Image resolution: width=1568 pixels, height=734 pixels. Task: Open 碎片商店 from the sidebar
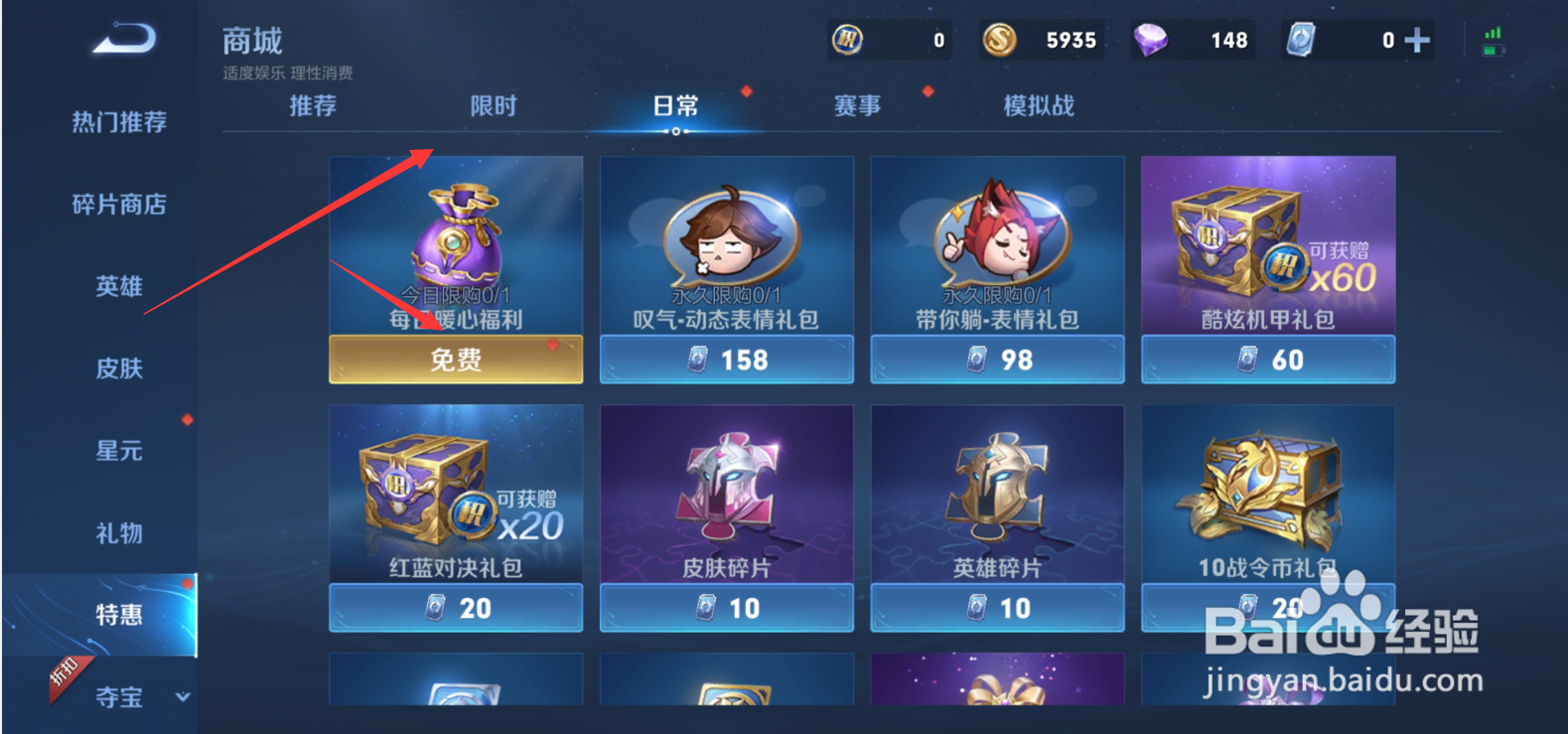coord(118,204)
